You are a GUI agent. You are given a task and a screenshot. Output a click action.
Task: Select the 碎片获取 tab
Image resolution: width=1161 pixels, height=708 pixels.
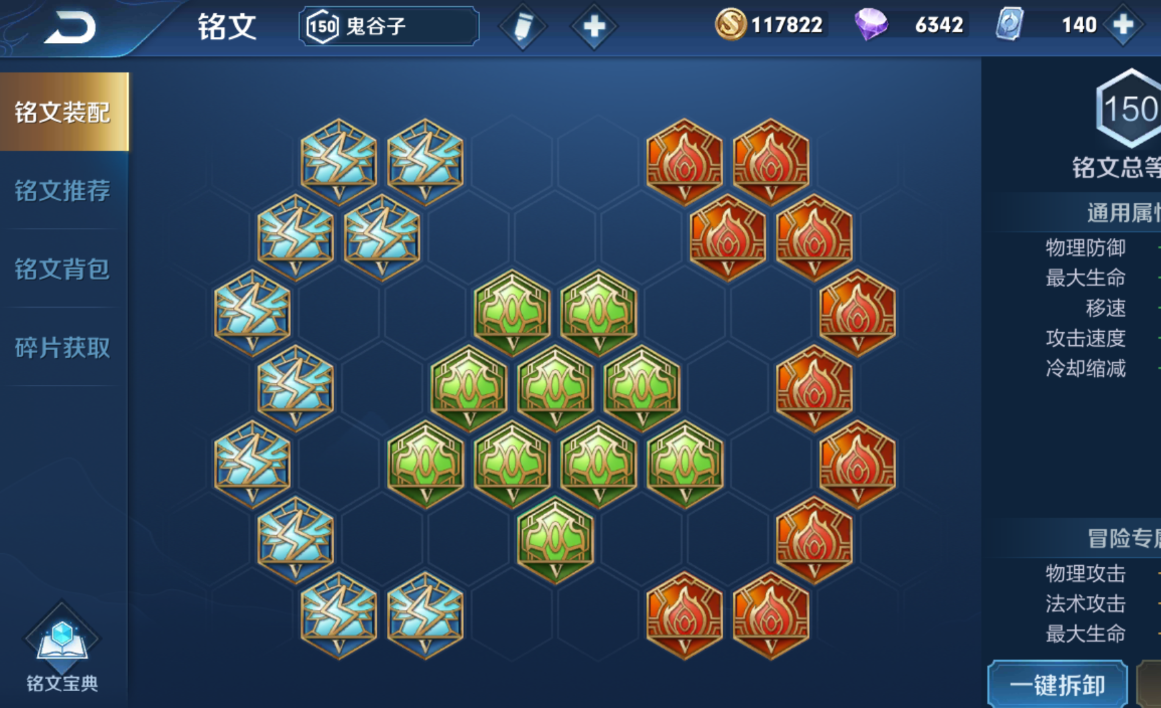click(x=63, y=348)
